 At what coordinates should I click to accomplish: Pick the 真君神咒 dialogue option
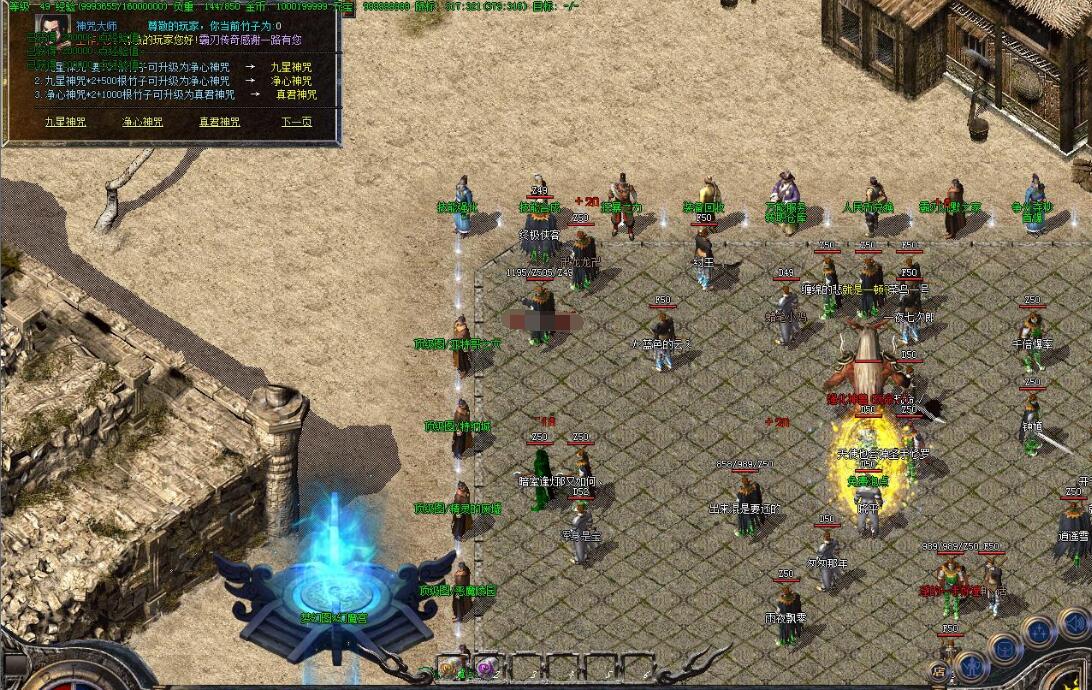[219, 122]
